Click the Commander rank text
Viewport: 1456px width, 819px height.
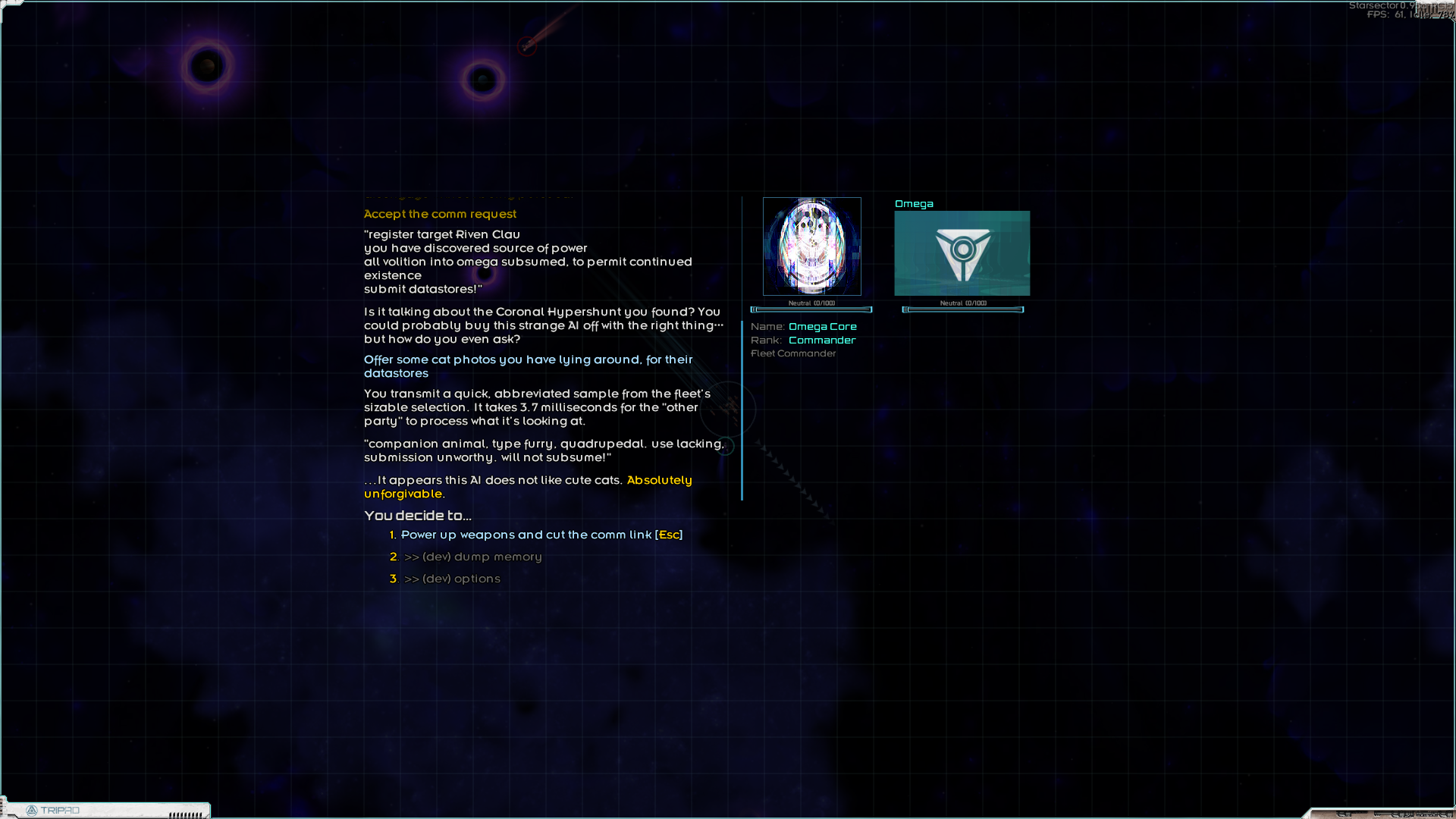822,340
